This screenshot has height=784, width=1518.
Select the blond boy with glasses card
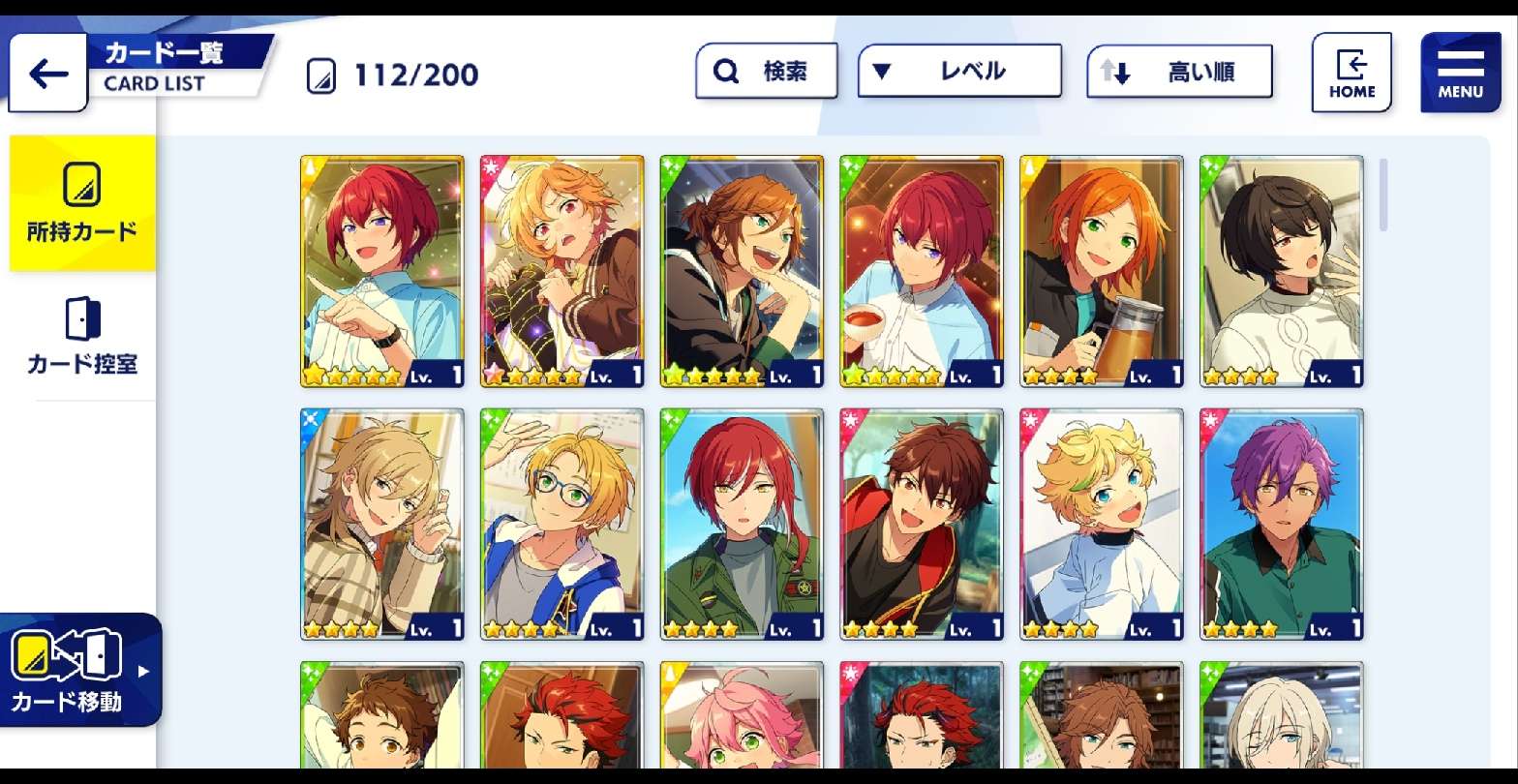pyautogui.click(x=562, y=524)
